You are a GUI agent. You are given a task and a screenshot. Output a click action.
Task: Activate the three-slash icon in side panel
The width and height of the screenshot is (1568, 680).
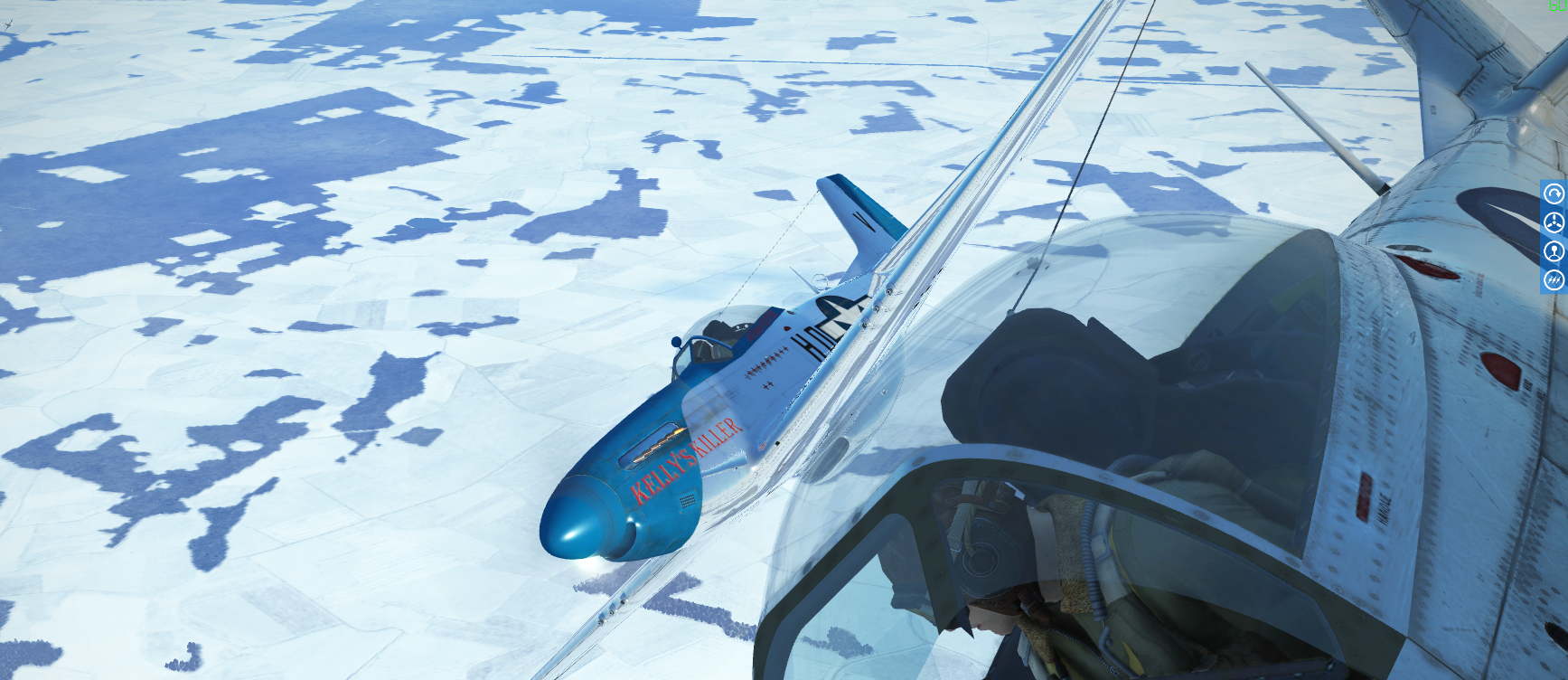coord(1554,280)
